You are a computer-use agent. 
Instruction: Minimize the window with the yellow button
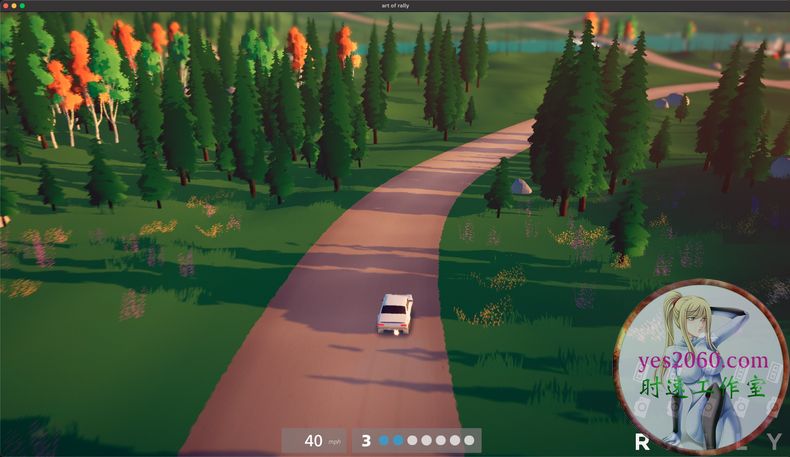[x=14, y=6]
